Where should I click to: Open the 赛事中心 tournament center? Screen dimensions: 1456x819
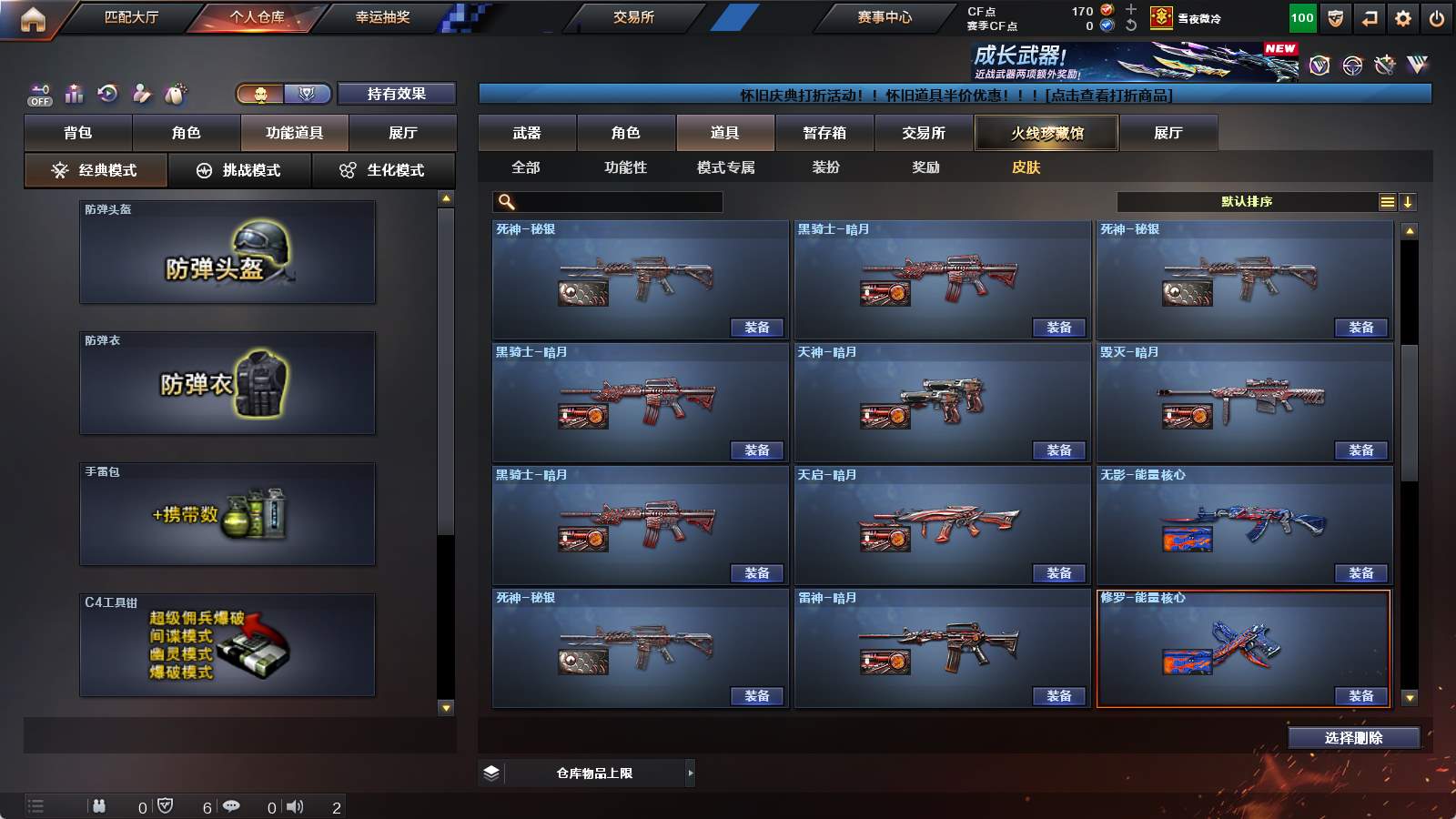884,17
